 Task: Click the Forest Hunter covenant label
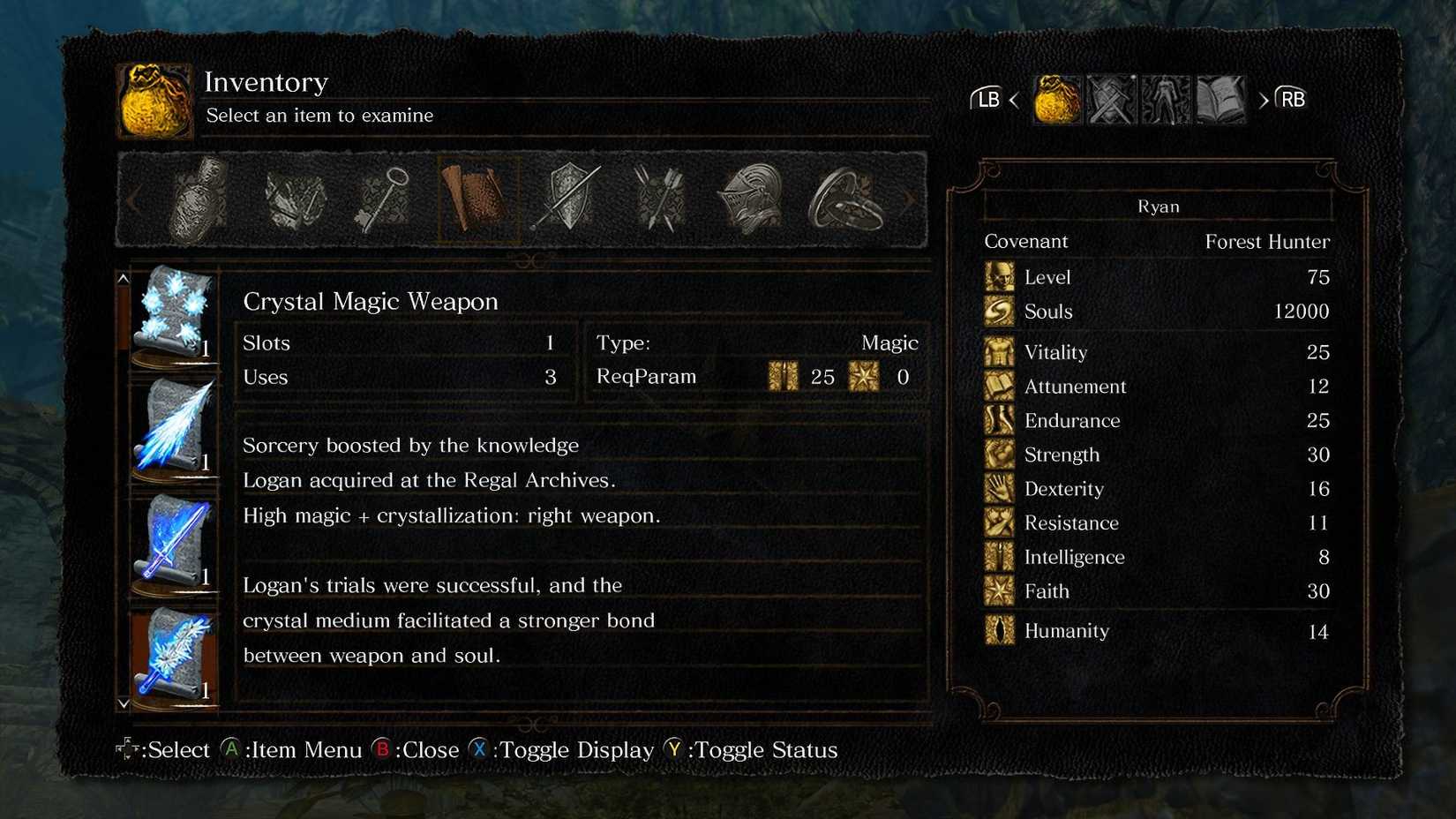click(x=1268, y=241)
